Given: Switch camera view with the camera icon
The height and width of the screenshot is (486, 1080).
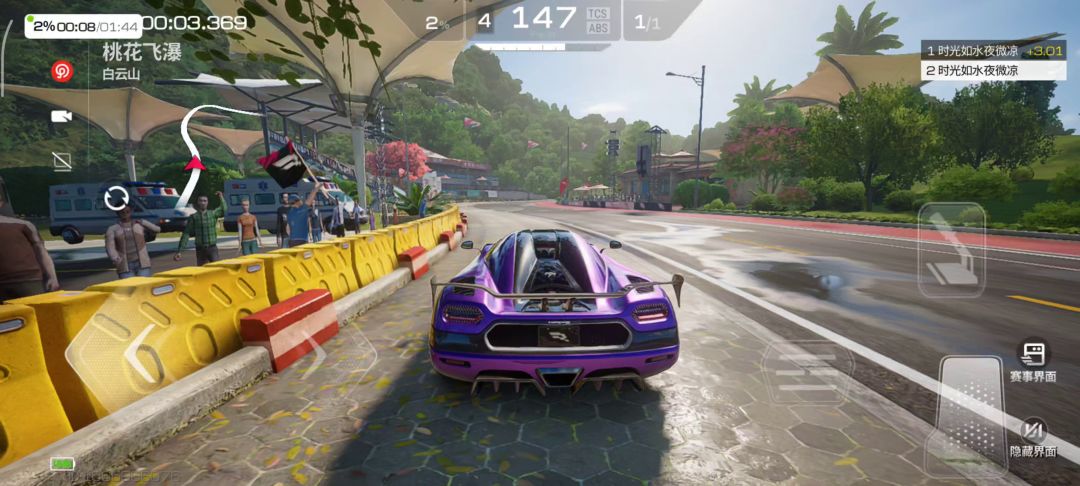Looking at the screenshot, I should point(61,116).
